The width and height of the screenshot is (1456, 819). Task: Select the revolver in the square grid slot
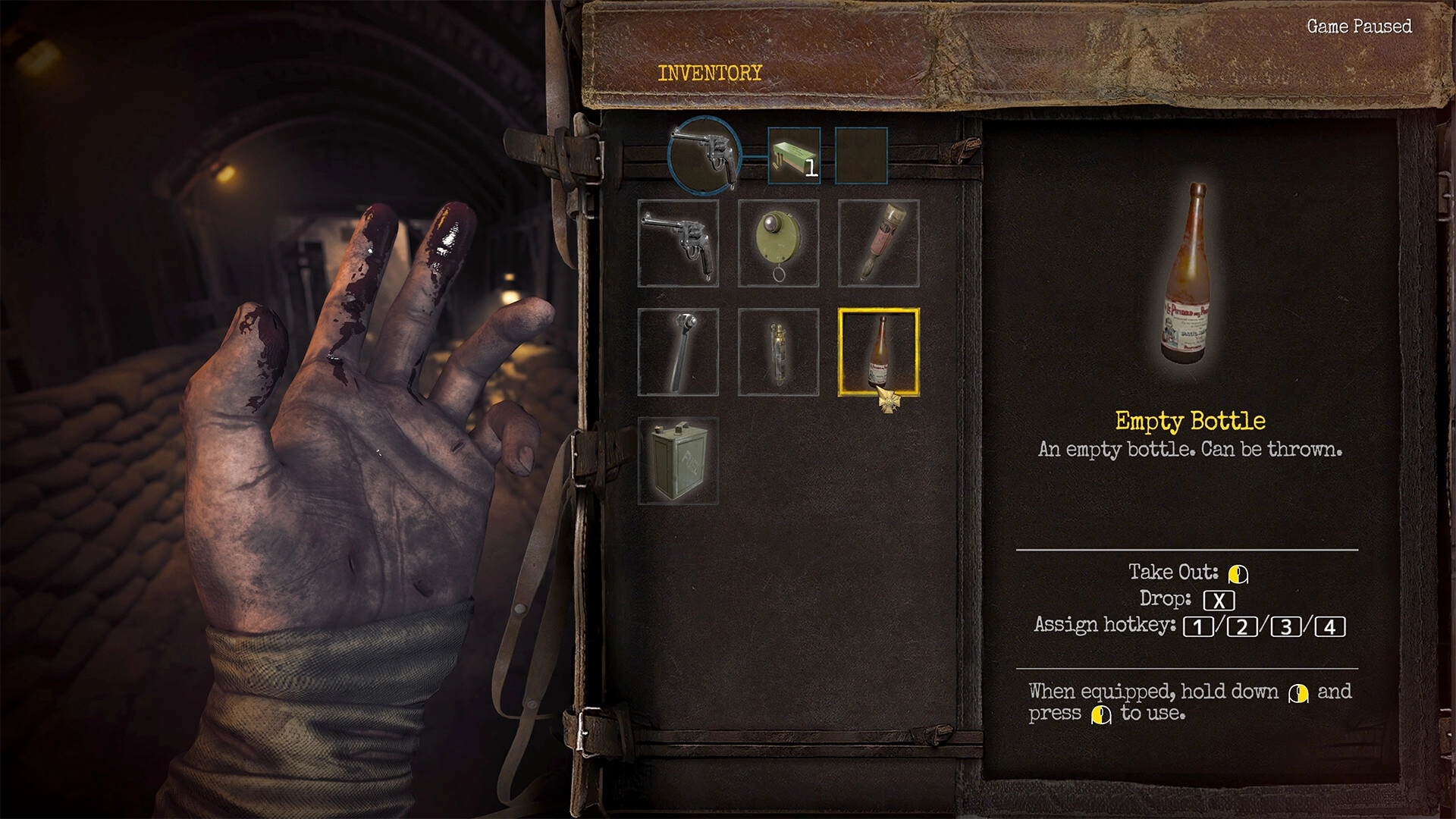678,243
